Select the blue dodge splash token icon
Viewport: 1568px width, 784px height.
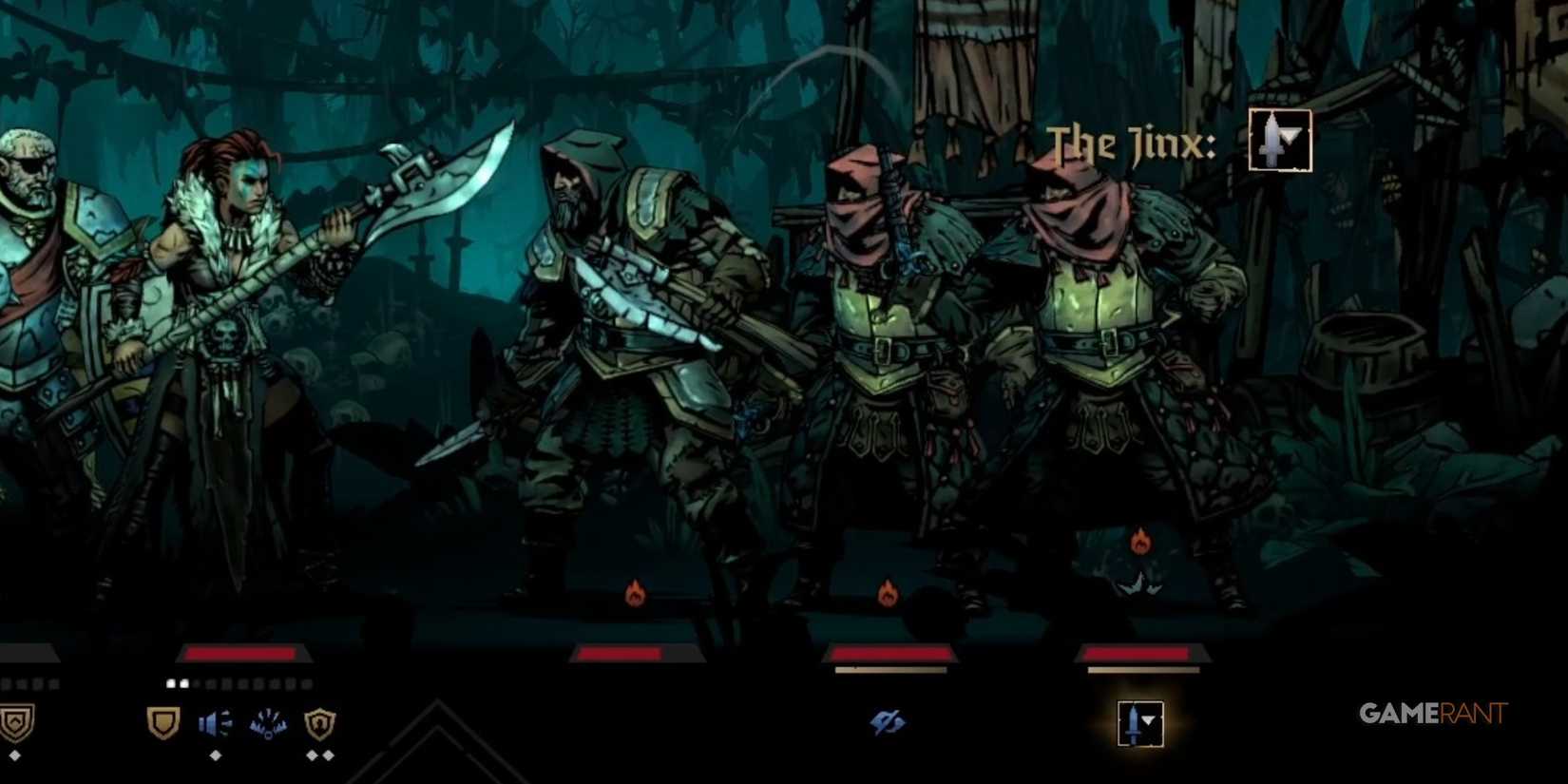(x=269, y=722)
